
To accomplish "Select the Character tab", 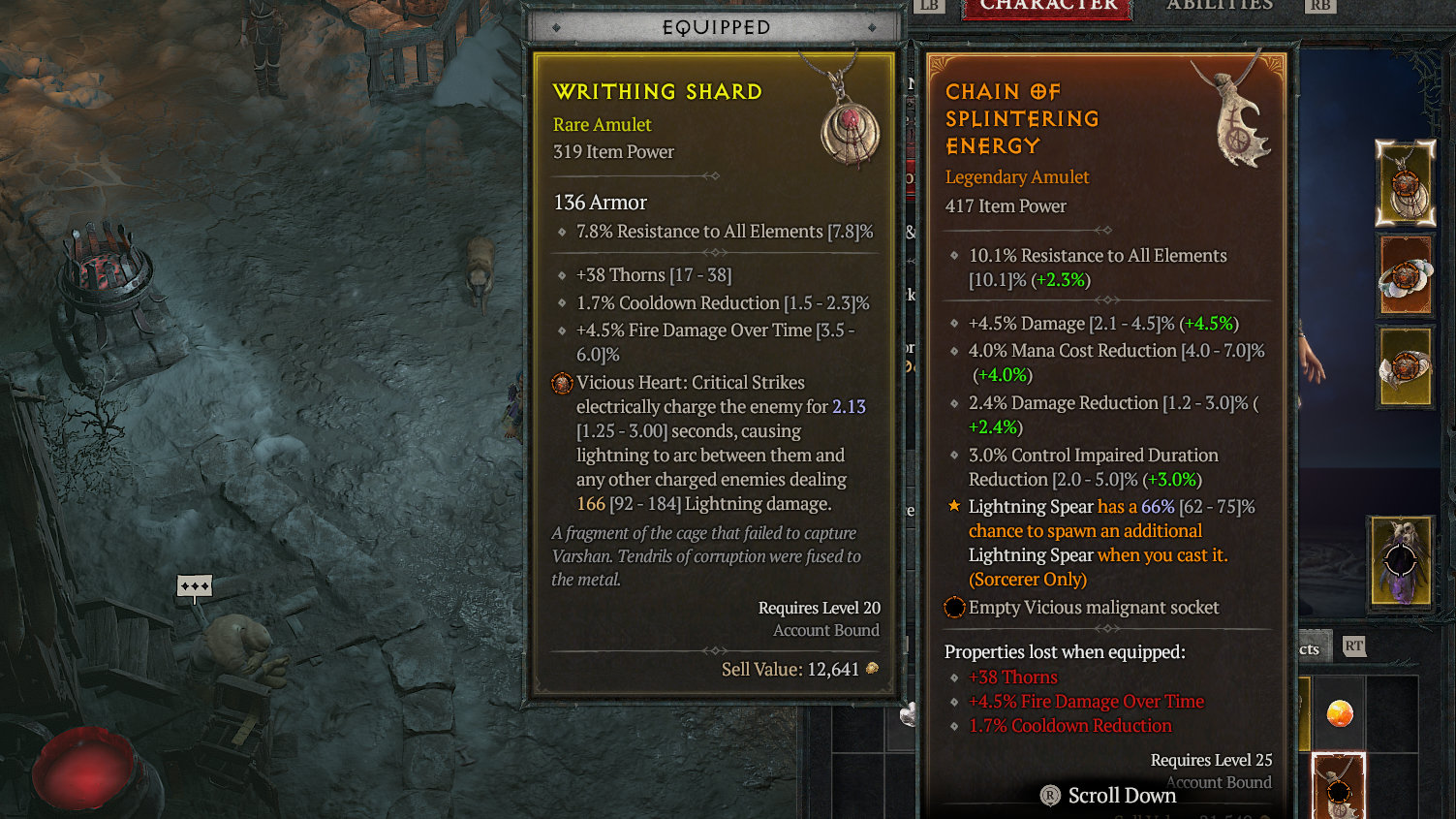I will 1046,6.
